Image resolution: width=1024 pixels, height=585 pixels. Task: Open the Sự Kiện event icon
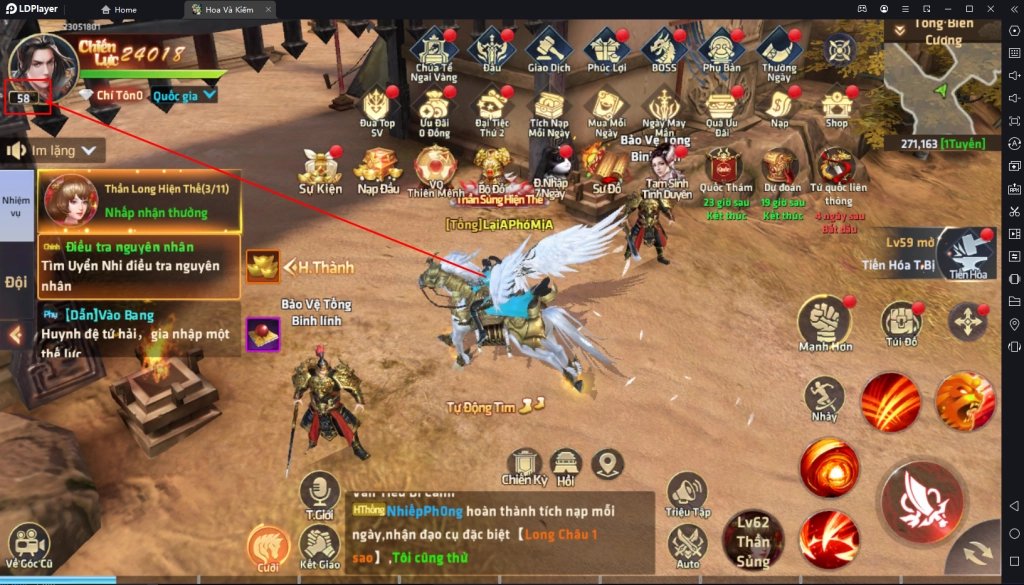pos(321,167)
